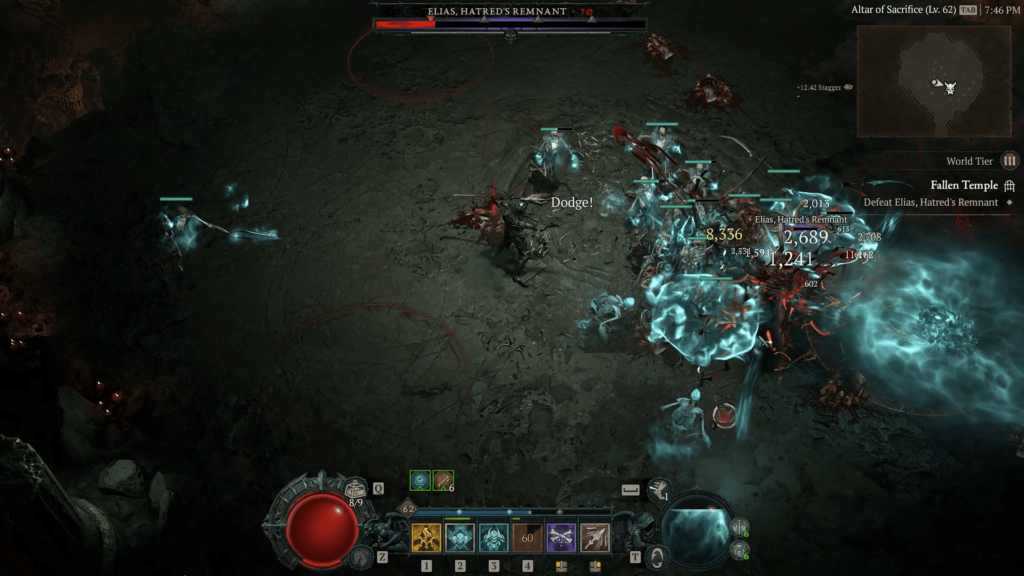
Task: Click the horned skull boss marker on minimap
Action: 946,87
